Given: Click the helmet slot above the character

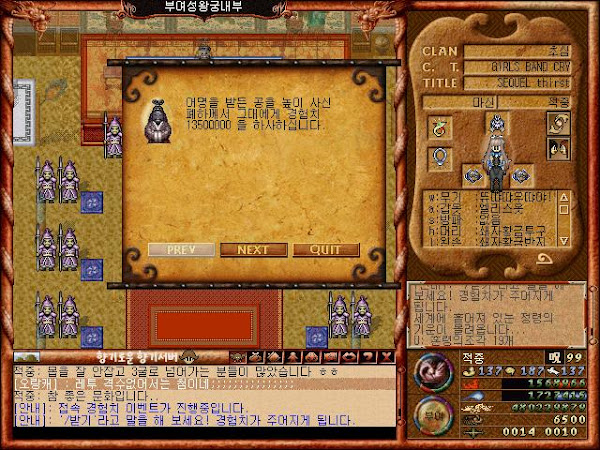Looking at the screenshot, I should coord(494,123).
